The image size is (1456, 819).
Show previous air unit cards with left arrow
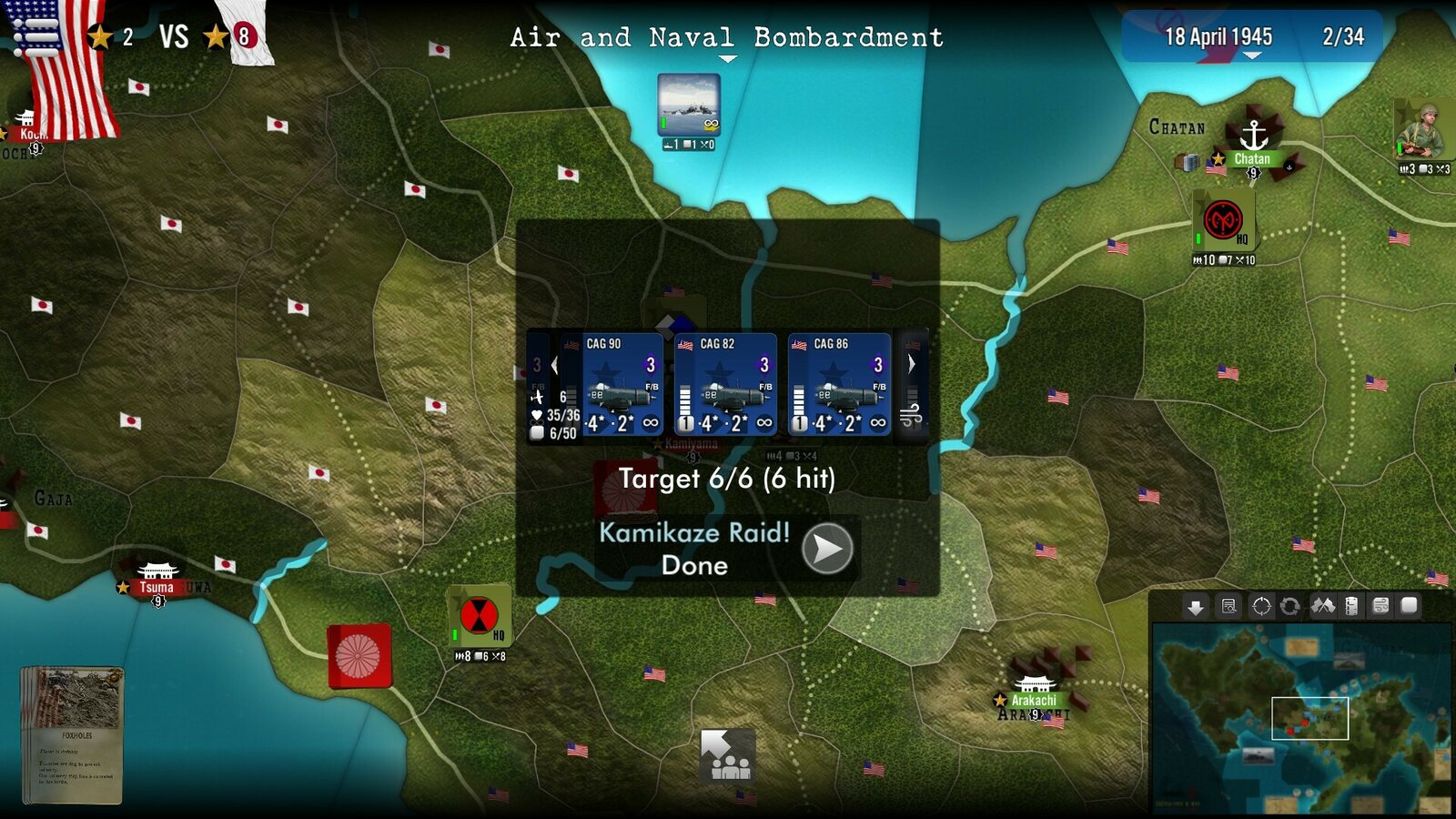pos(554,366)
